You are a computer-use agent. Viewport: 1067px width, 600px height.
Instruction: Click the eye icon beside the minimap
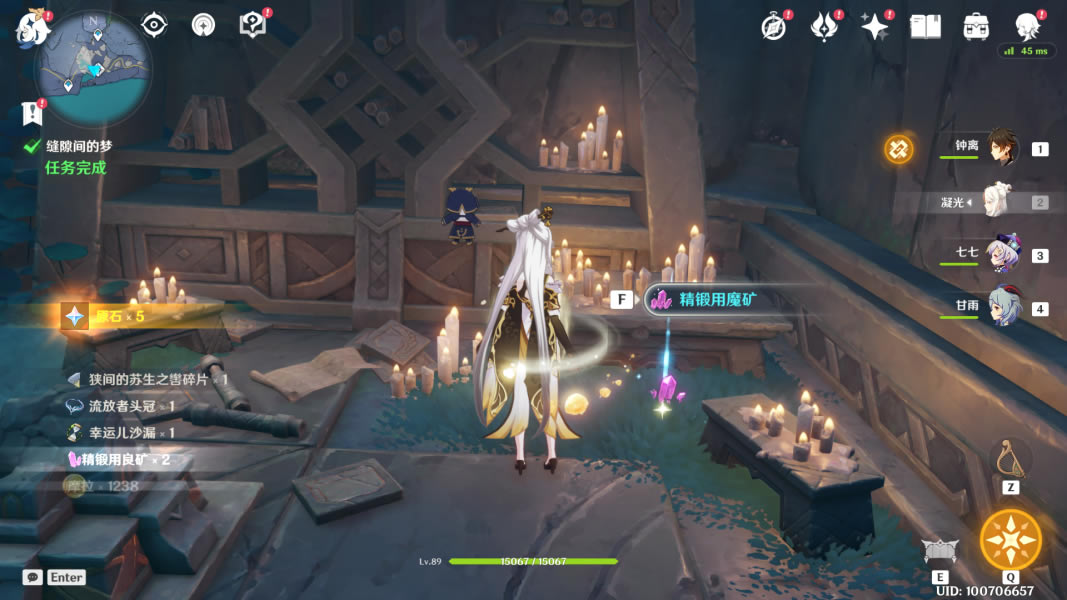point(154,25)
